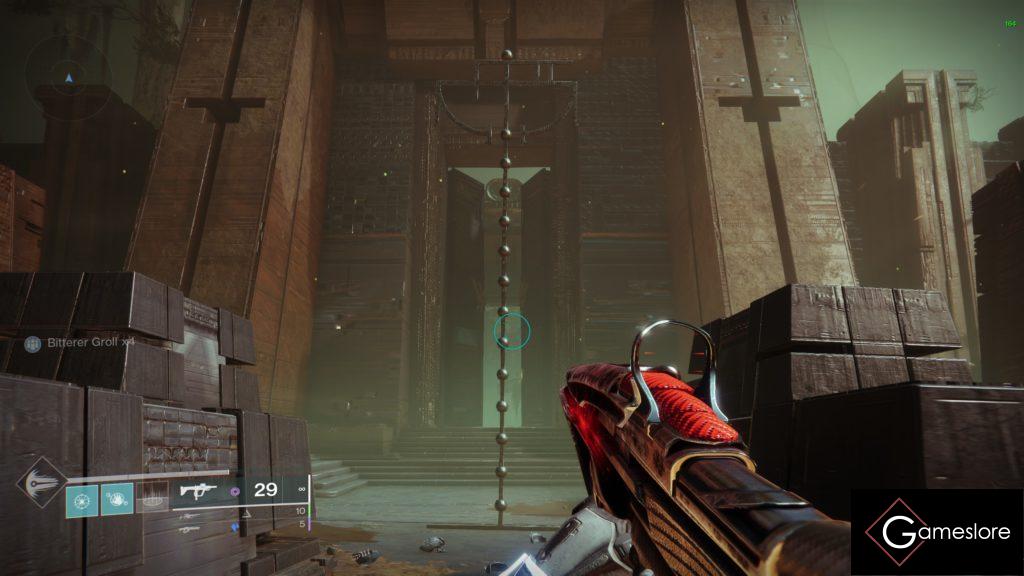Use the melee ability icon
The image size is (1024, 576).
[117, 498]
